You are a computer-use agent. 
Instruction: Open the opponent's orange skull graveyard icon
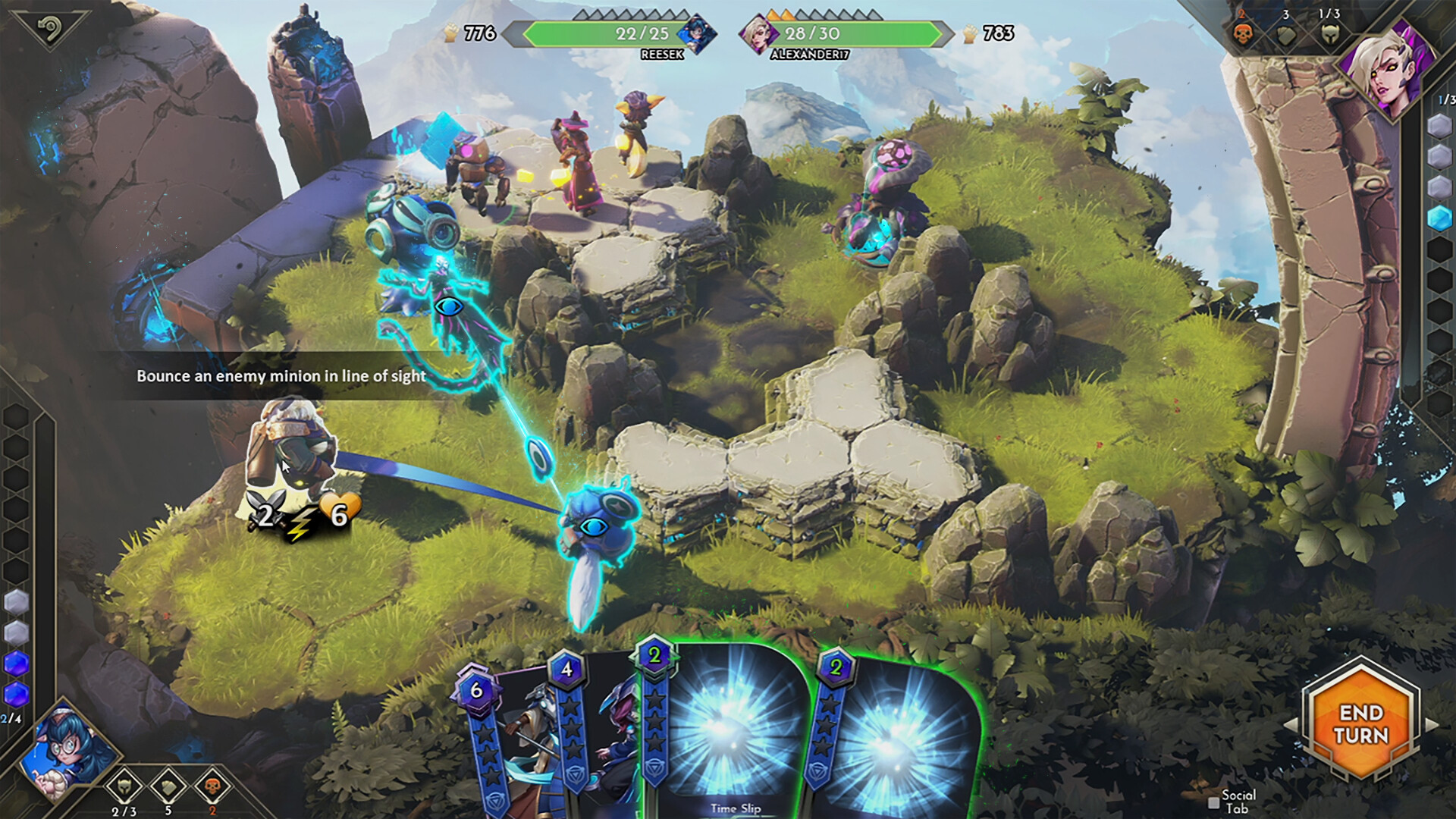(x=1242, y=34)
